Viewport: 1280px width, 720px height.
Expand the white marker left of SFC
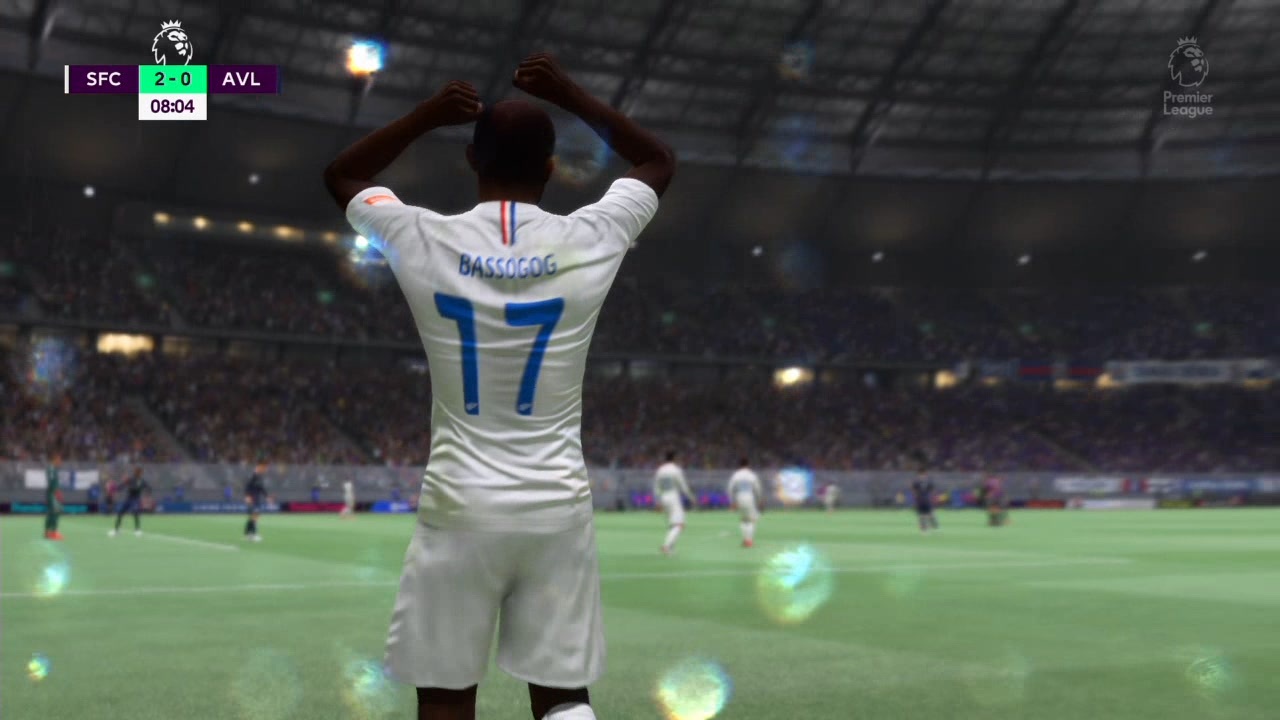coord(66,79)
